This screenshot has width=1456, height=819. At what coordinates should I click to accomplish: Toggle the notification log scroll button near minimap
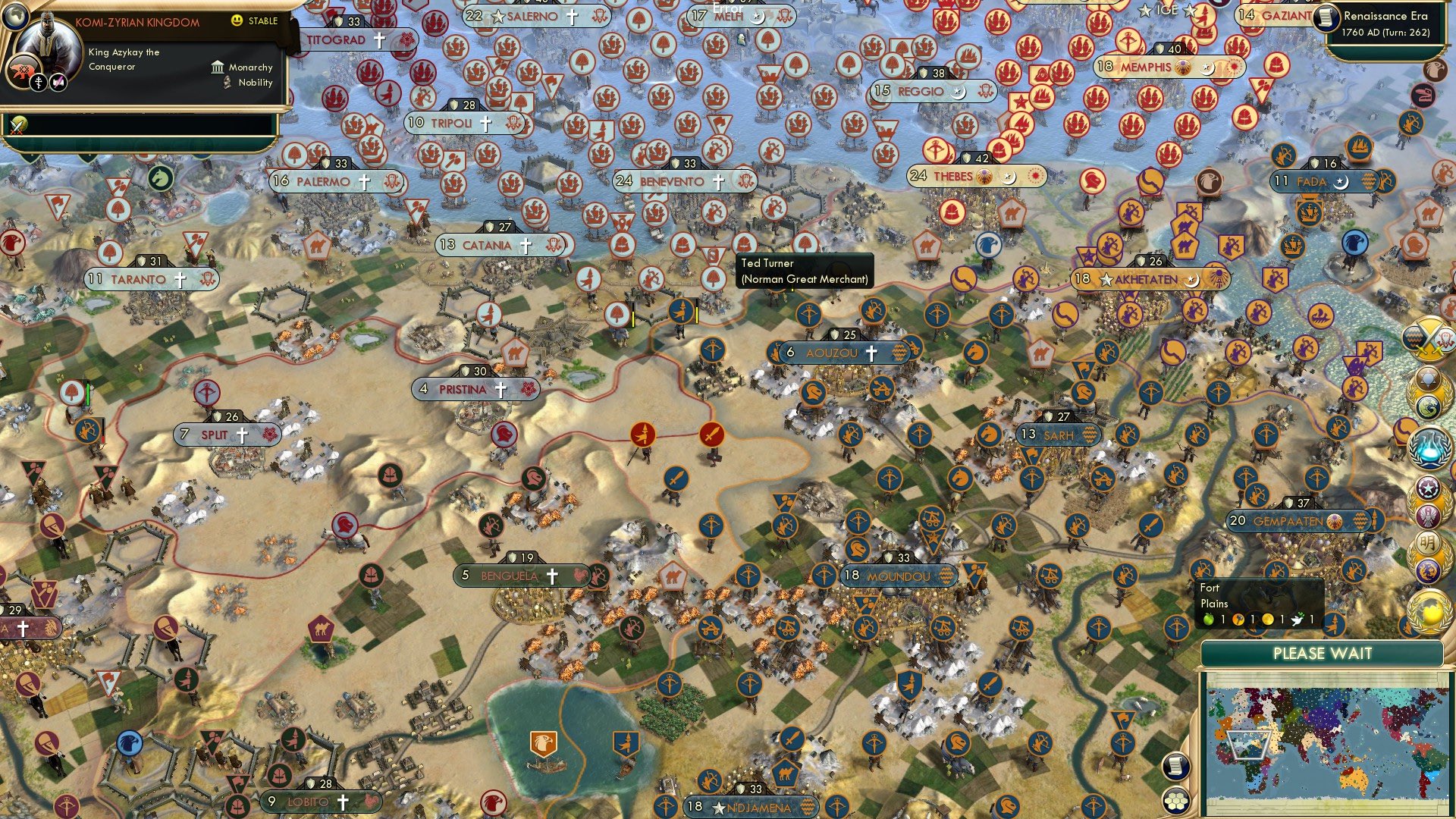1175,767
